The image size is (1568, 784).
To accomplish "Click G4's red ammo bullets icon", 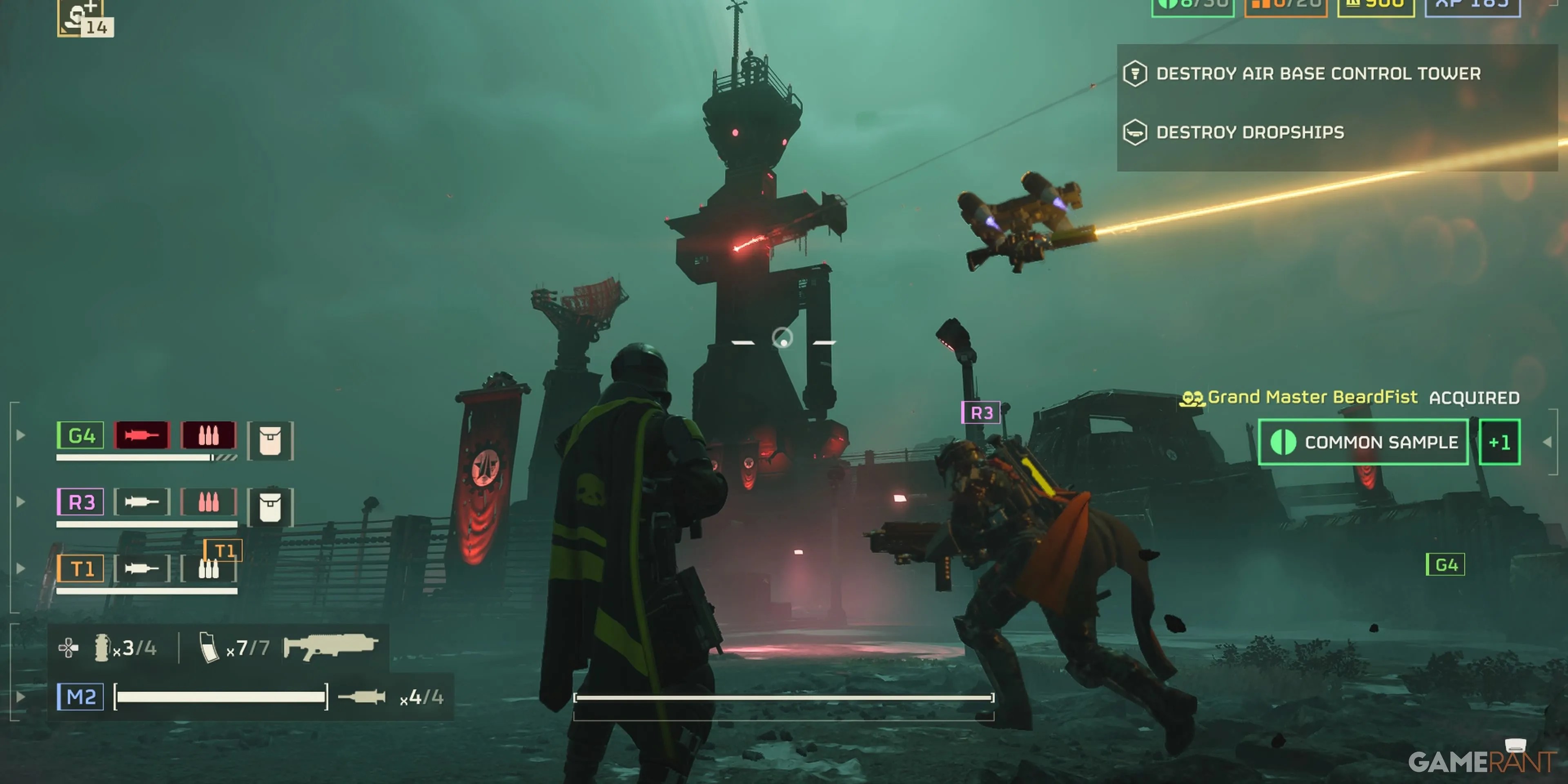I will [209, 435].
